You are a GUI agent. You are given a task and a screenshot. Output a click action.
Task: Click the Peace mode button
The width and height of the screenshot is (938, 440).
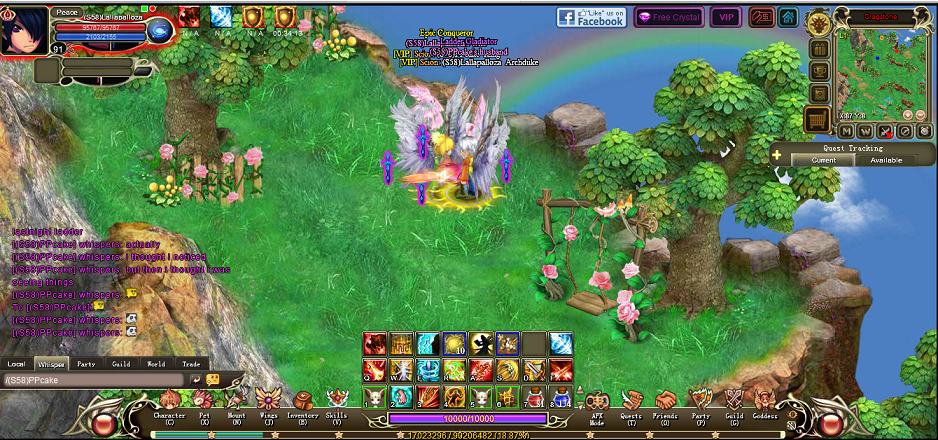[x=67, y=12]
